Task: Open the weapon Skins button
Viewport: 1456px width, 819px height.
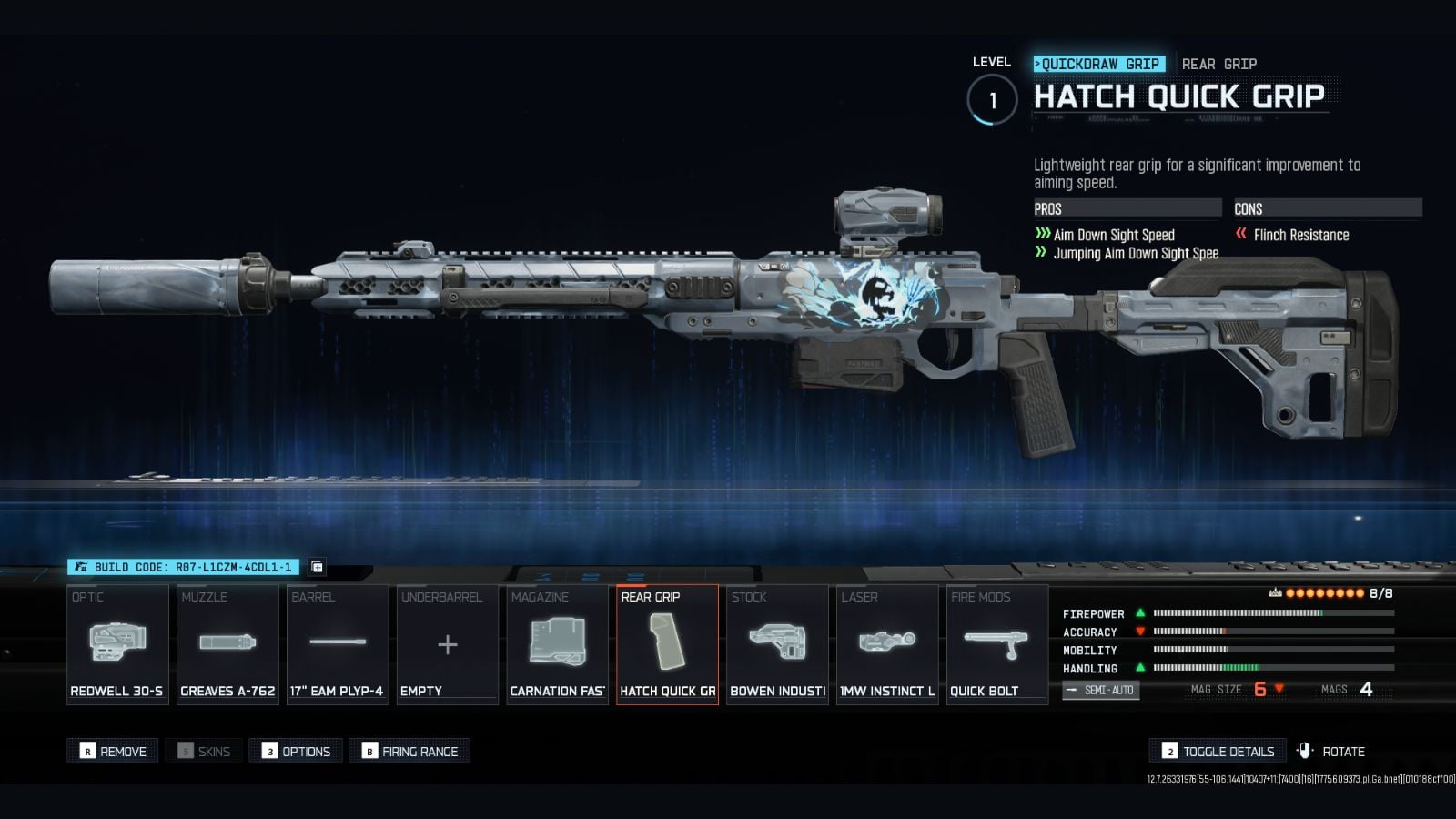Action: [x=204, y=751]
